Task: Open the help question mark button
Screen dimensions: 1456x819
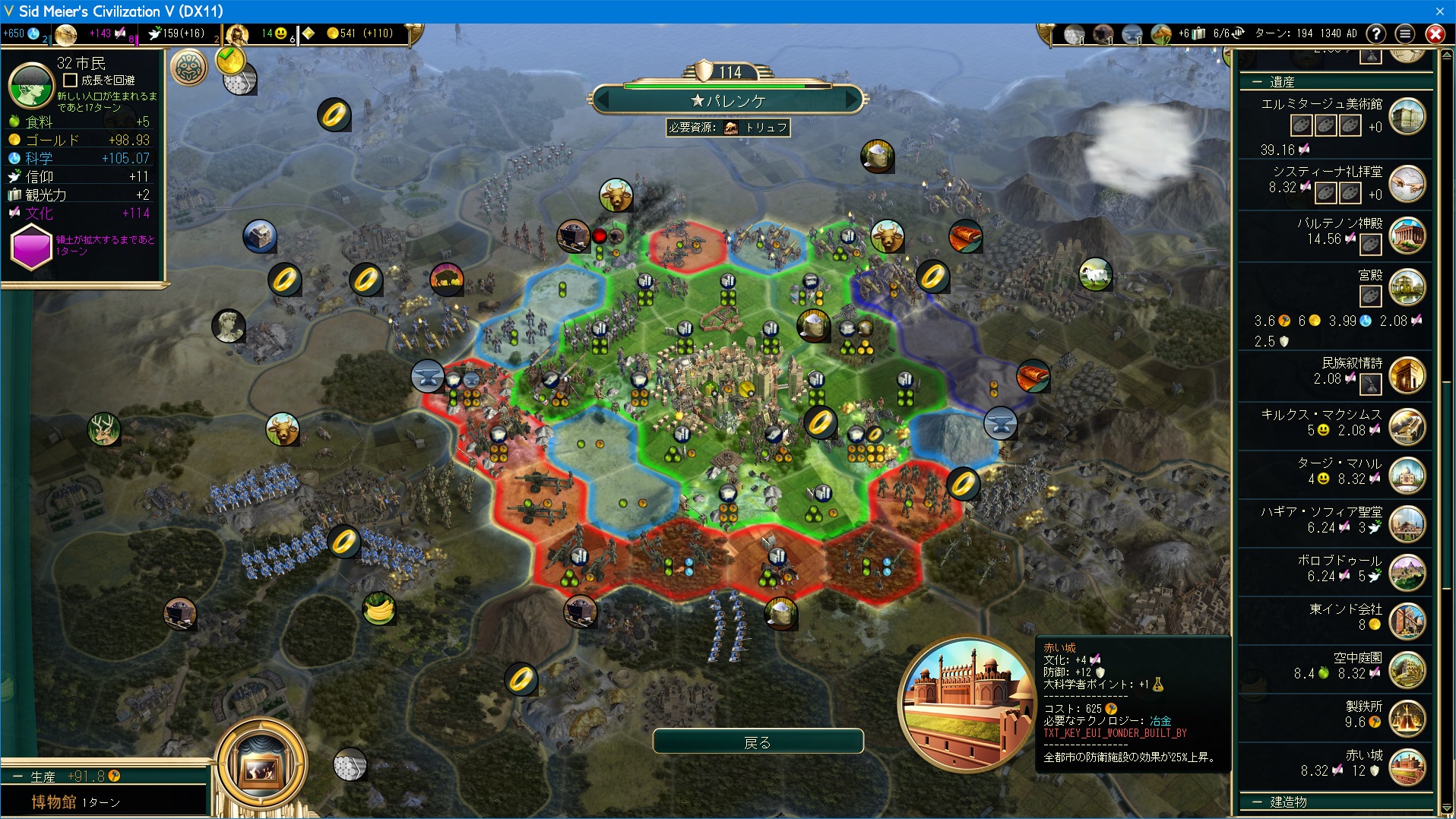Action: pos(1375,33)
